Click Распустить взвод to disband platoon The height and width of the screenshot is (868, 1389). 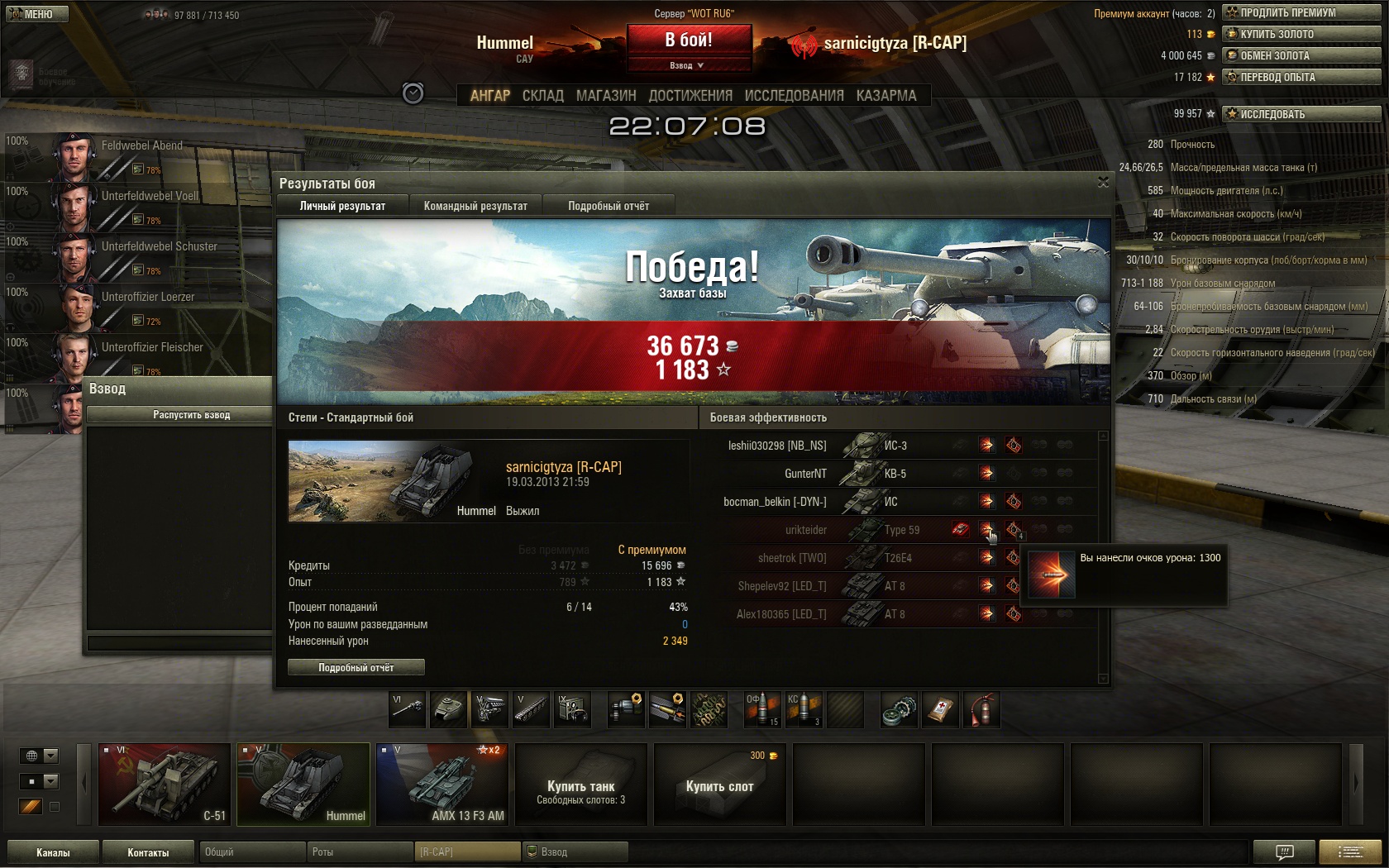[191, 415]
